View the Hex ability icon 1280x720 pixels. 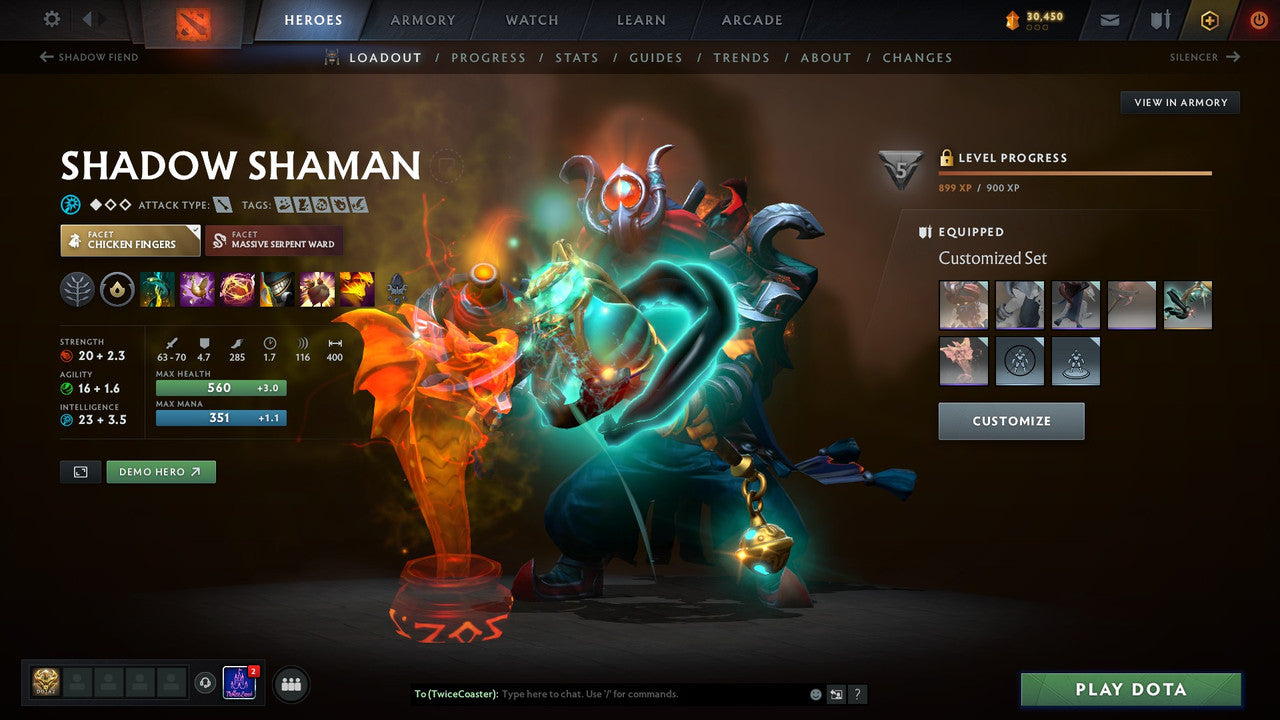tap(197, 289)
